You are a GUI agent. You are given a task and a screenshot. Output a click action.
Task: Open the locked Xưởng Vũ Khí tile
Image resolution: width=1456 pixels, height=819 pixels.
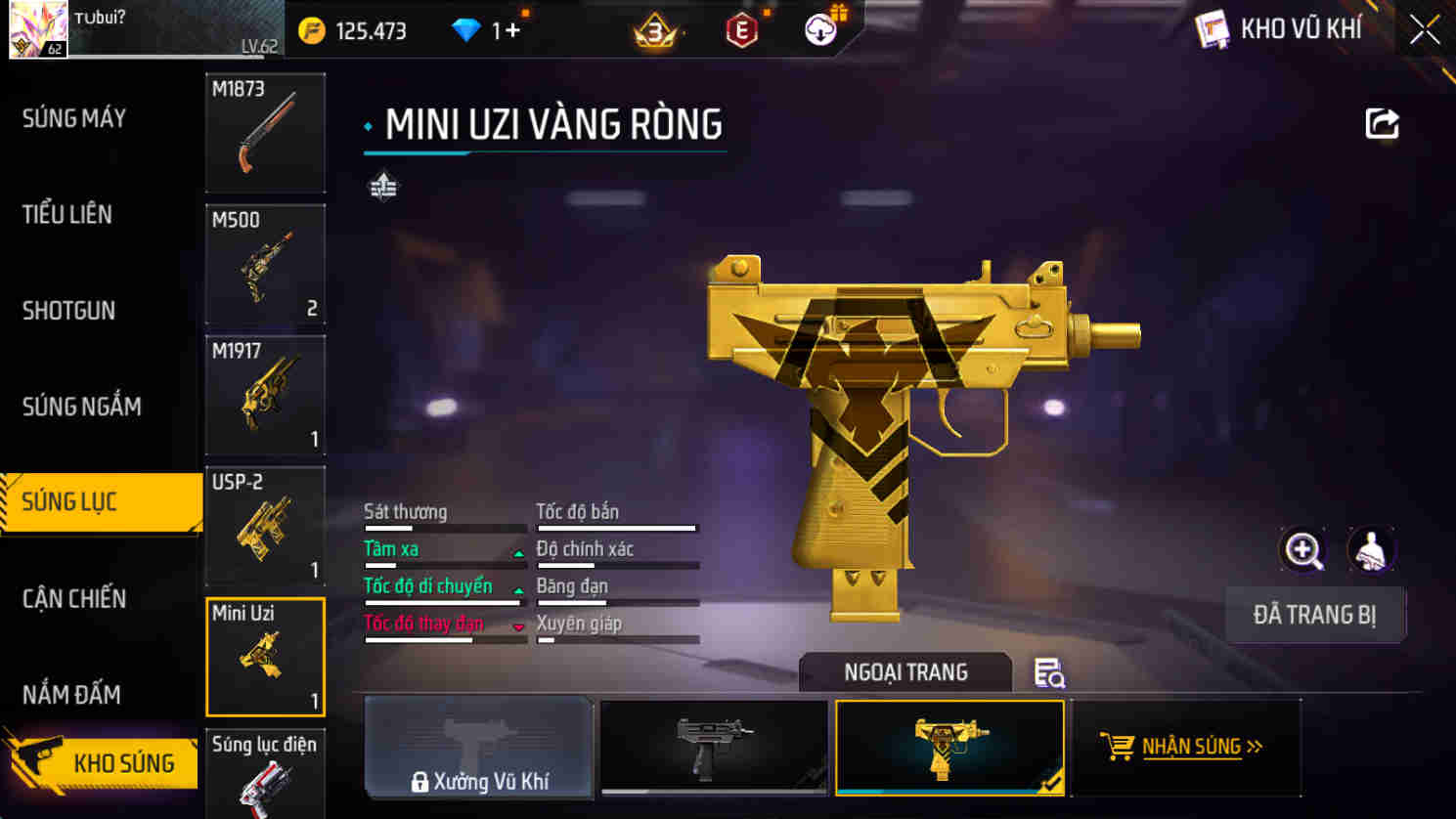click(479, 748)
